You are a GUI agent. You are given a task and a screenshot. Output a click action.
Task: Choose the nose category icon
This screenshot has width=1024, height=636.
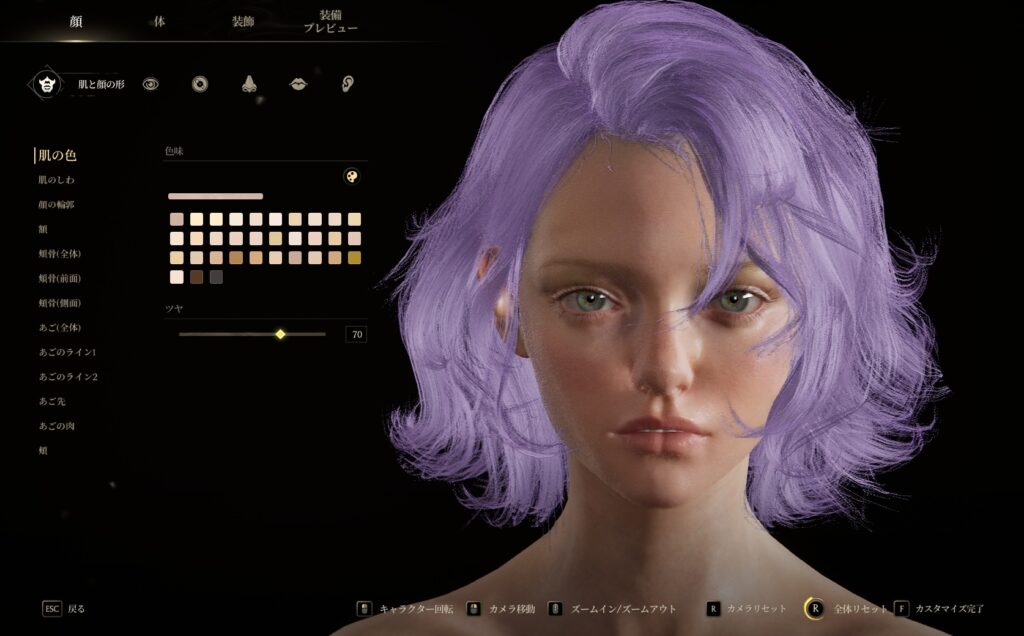[249, 84]
